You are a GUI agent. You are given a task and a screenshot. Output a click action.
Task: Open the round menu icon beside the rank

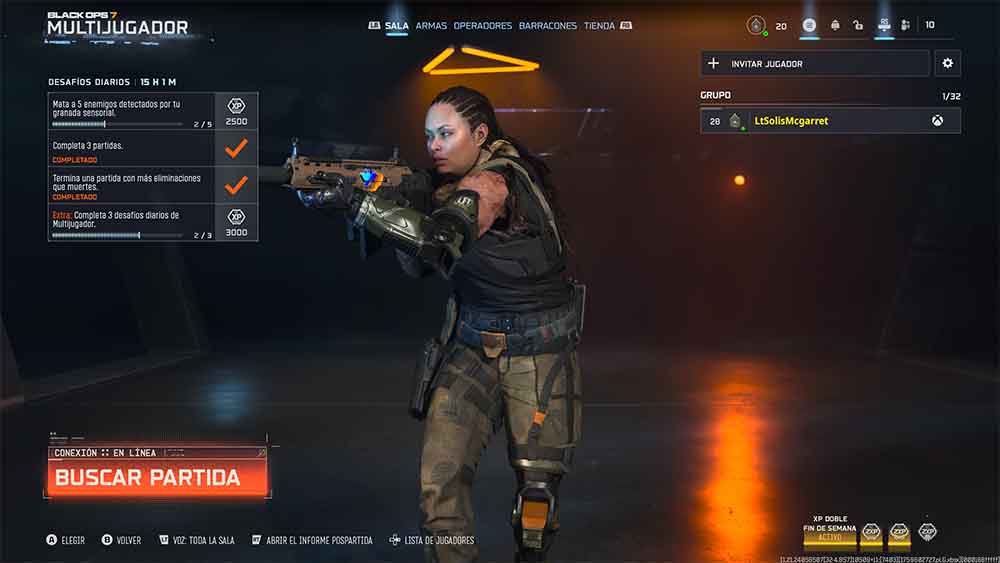pyautogui.click(x=809, y=26)
